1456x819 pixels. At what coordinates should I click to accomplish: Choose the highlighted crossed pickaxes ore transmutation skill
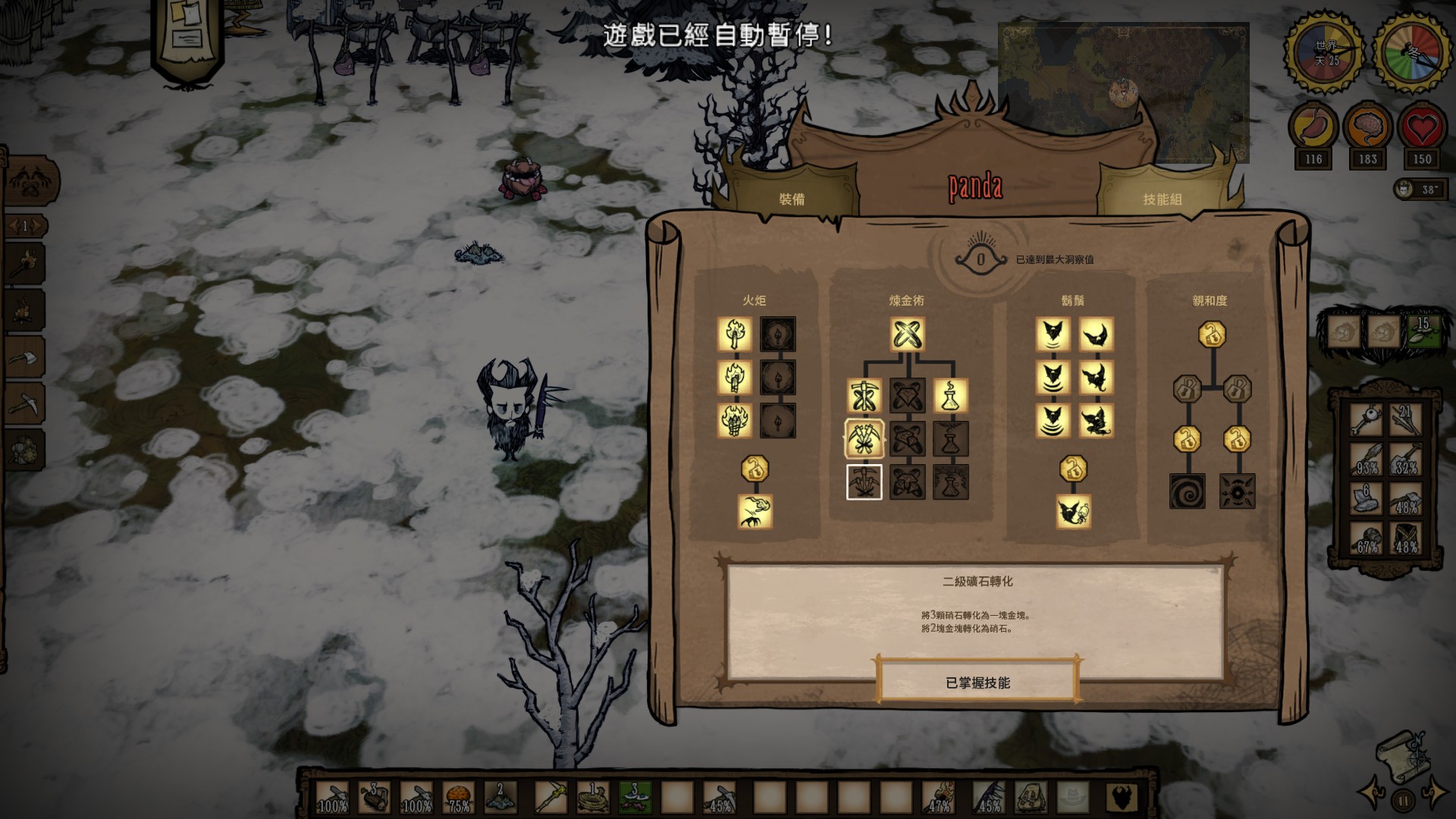pyautogui.click(x=864, y=438)
